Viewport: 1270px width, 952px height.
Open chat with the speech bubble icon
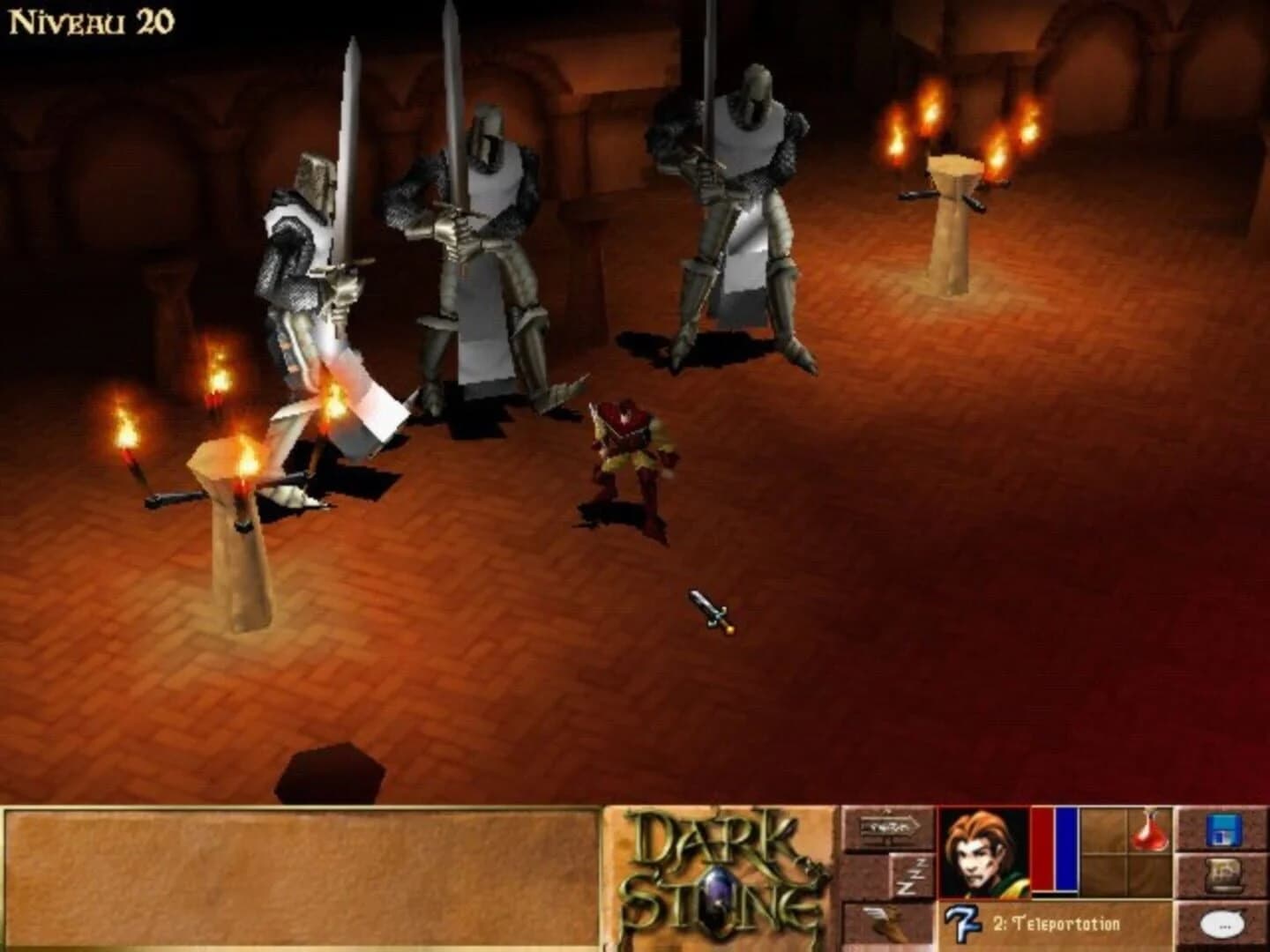point(1221,925)
